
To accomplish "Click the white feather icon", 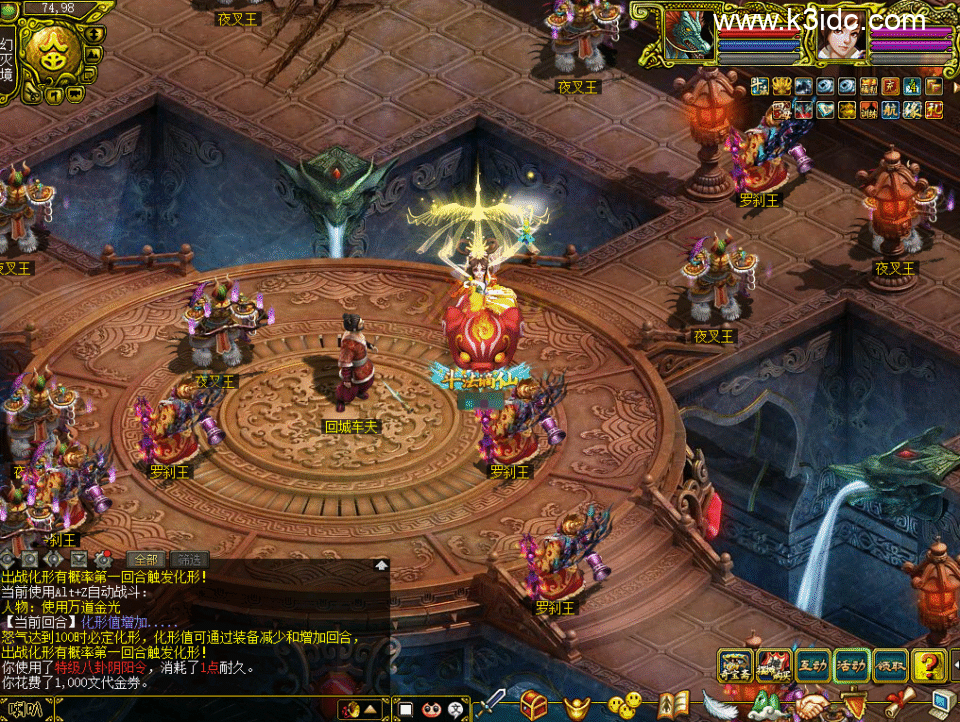I will click(719, 705).
